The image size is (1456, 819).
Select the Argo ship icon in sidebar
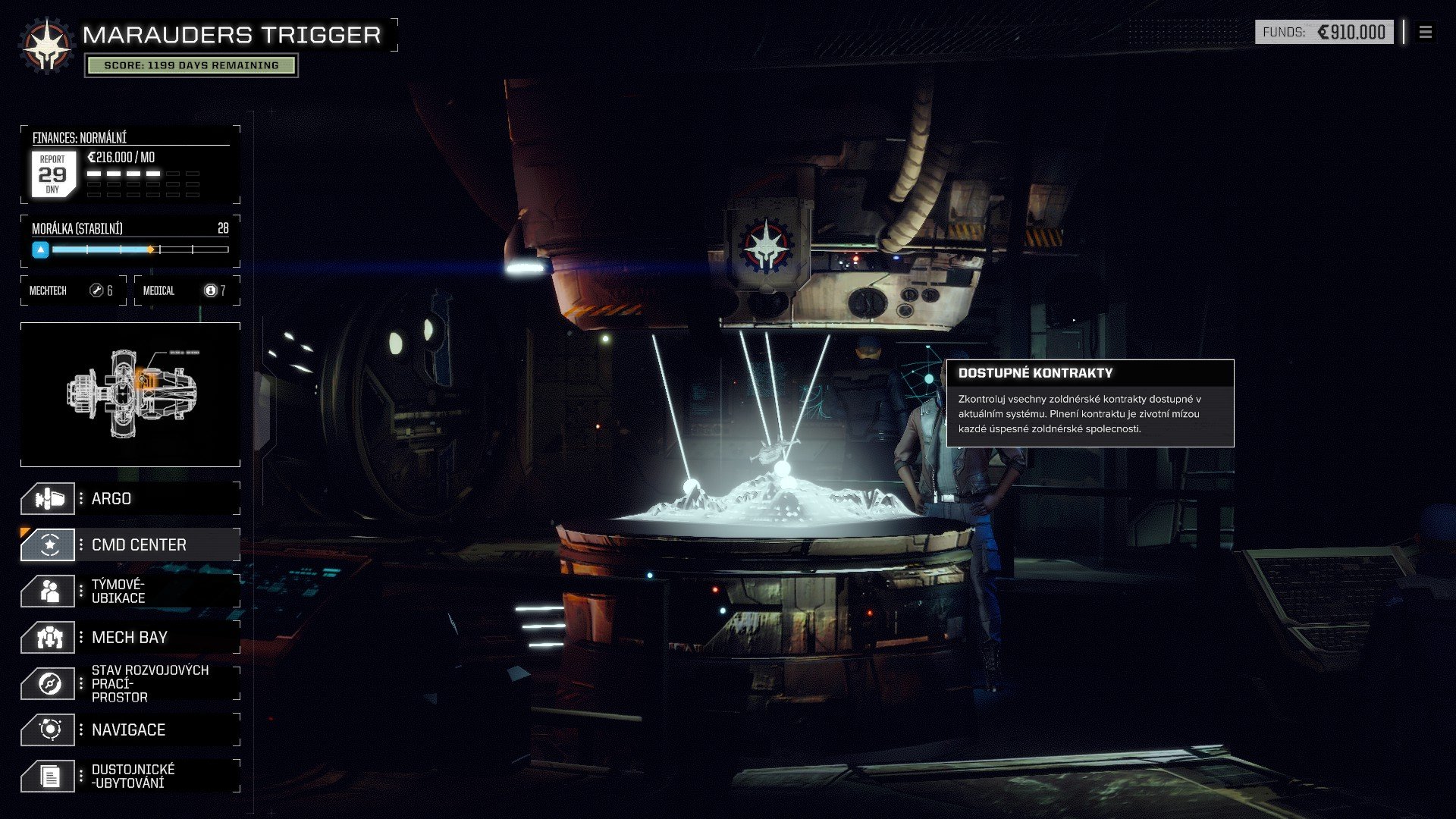point(48,498)
